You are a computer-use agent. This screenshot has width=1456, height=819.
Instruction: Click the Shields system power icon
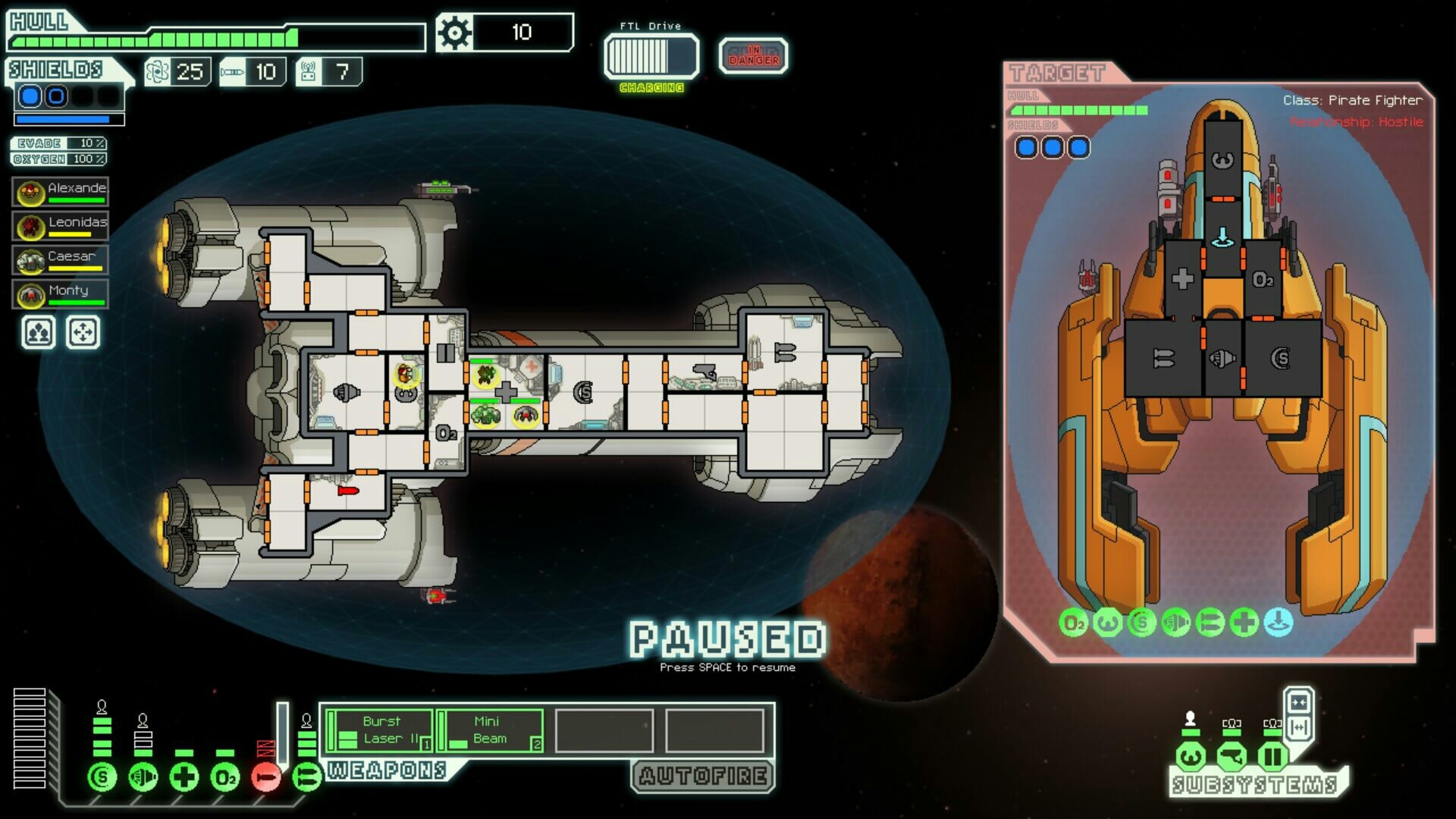[102, 777]
